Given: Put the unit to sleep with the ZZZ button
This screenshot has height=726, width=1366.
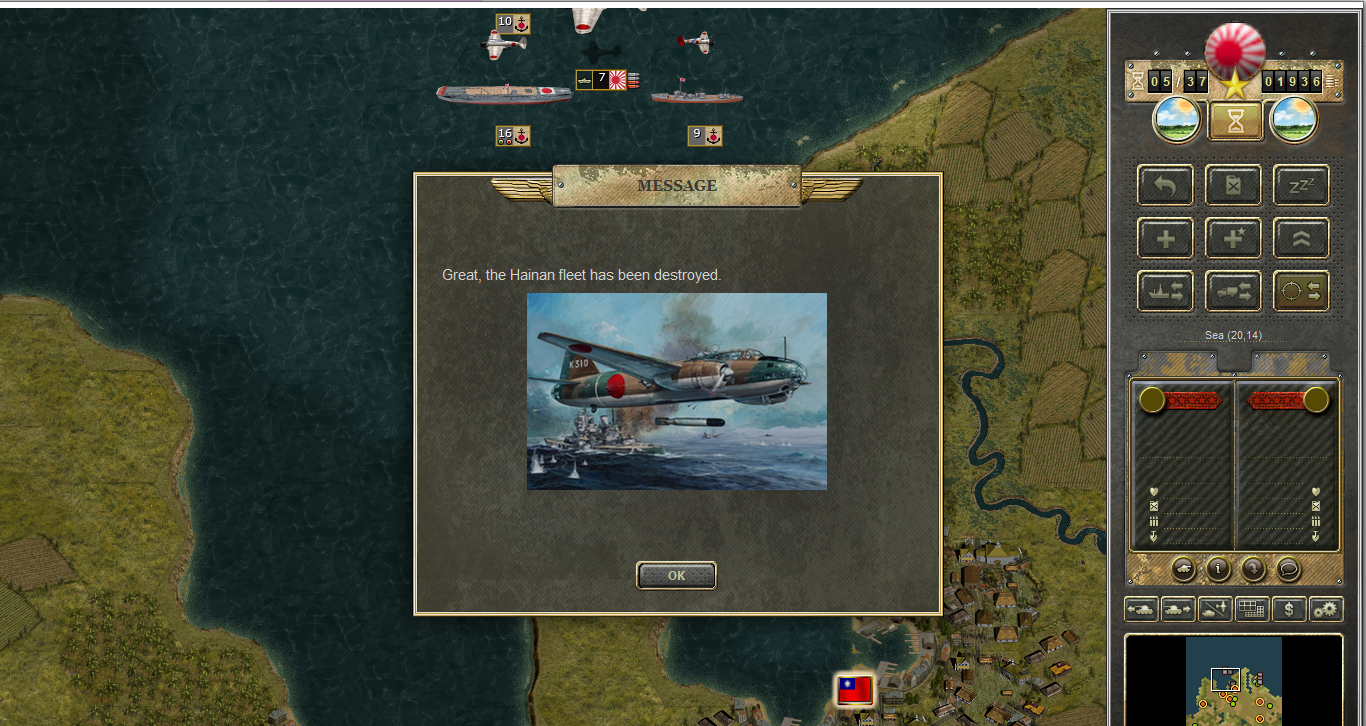Looking at the screenshot, I should [x=1301, y=185].
